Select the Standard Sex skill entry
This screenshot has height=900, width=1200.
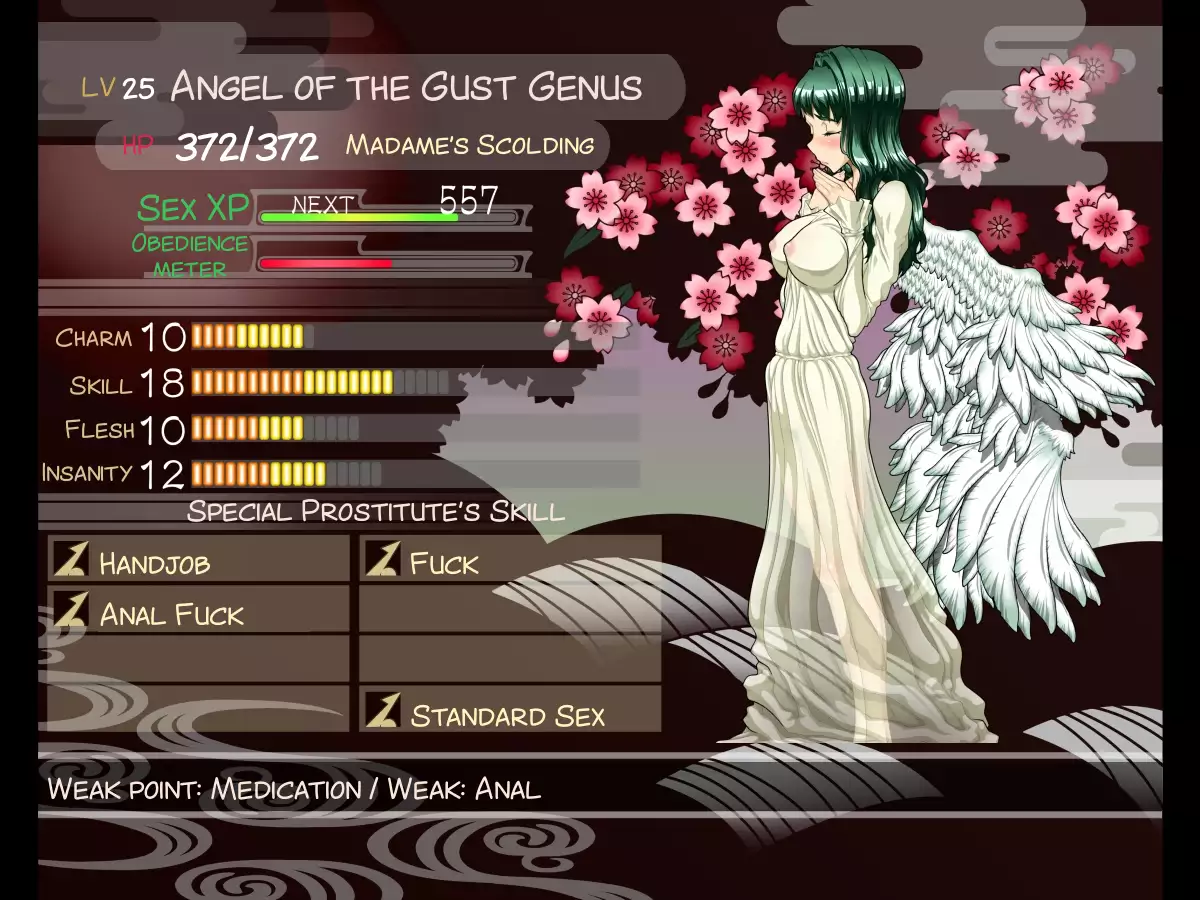(x=510, y=714)
